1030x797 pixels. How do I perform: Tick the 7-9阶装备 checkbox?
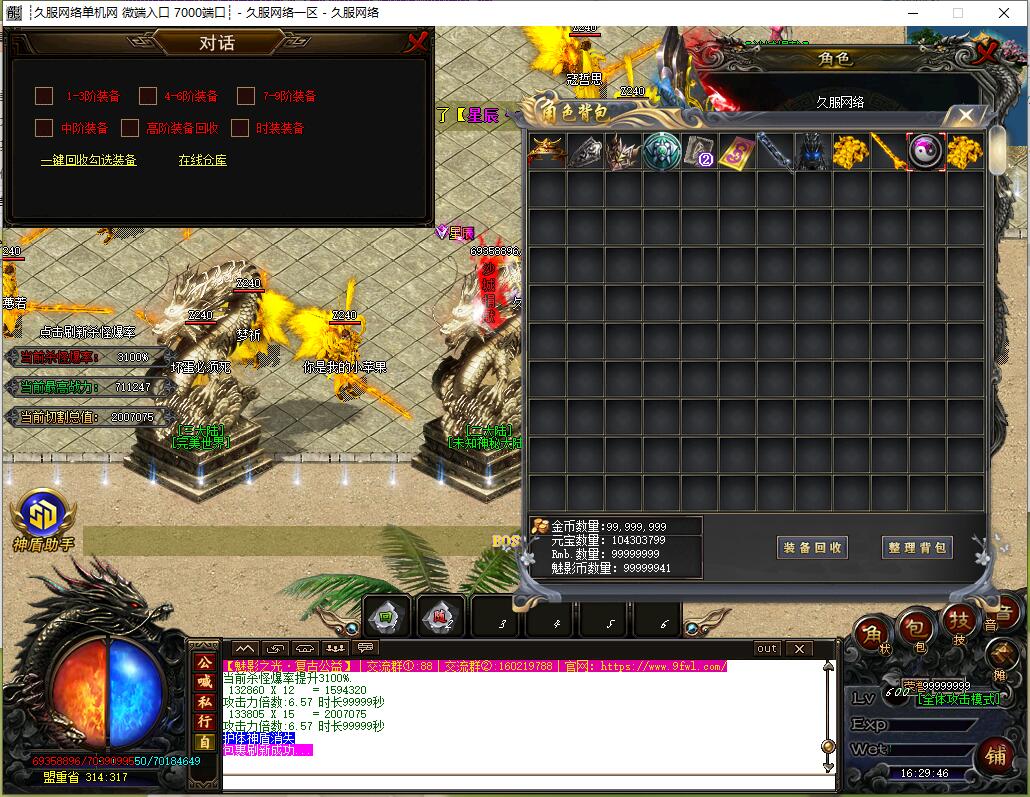246,96
